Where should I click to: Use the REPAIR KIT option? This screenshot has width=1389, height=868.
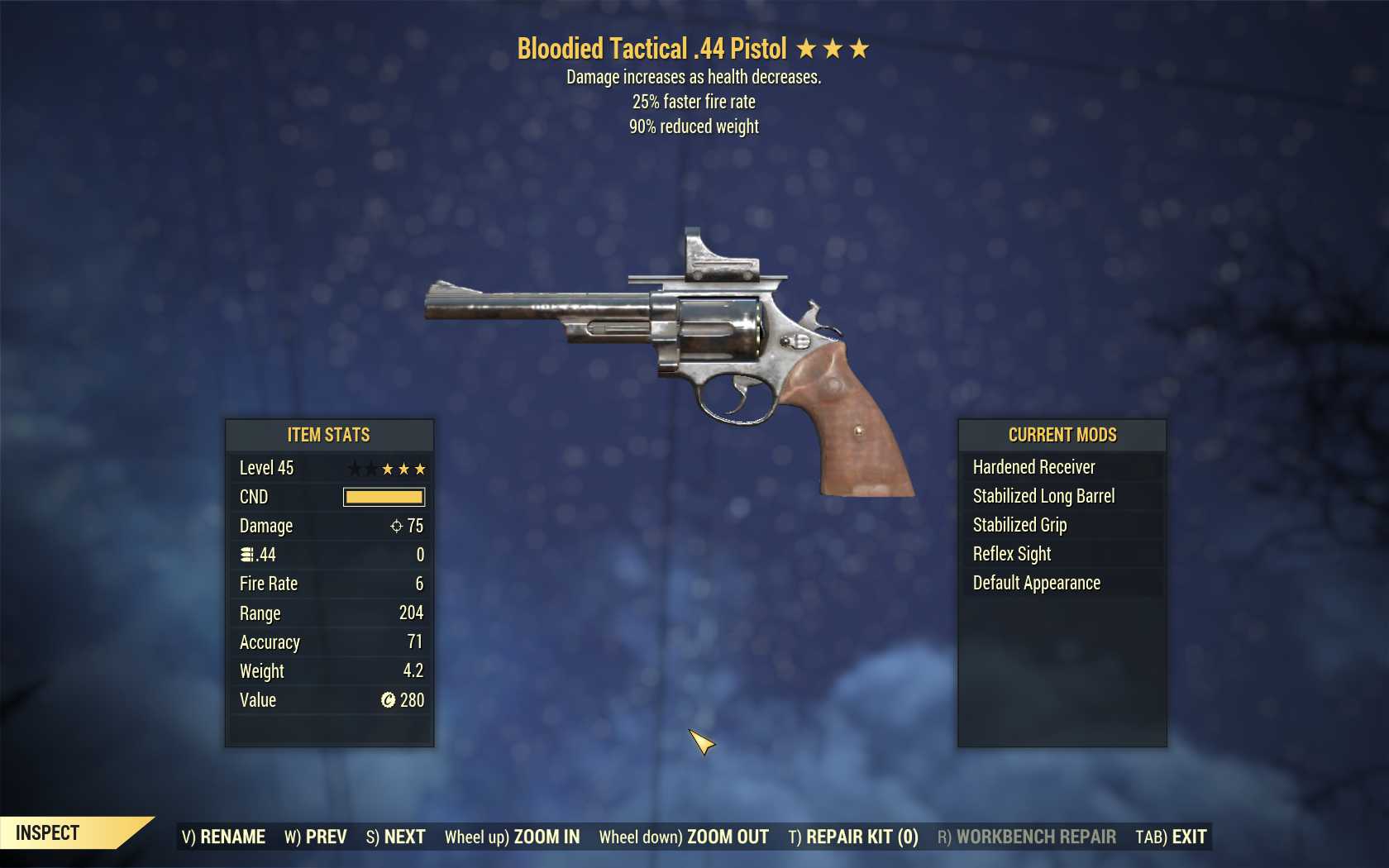coord(853,837)
